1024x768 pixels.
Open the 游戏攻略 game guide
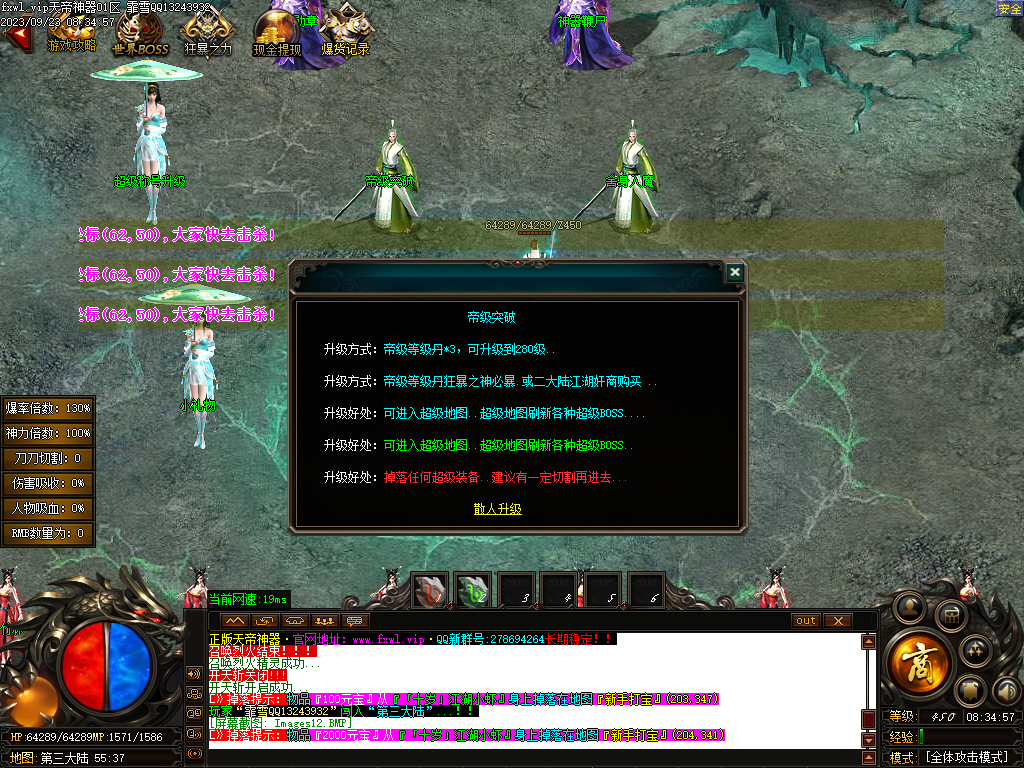click(72, 33)
